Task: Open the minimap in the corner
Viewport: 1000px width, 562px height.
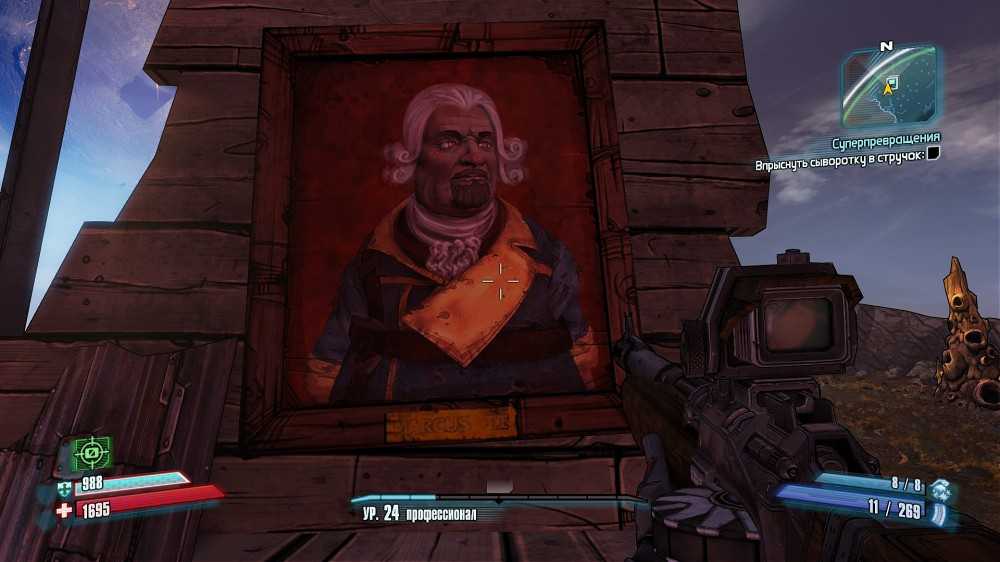Action: 887,86
